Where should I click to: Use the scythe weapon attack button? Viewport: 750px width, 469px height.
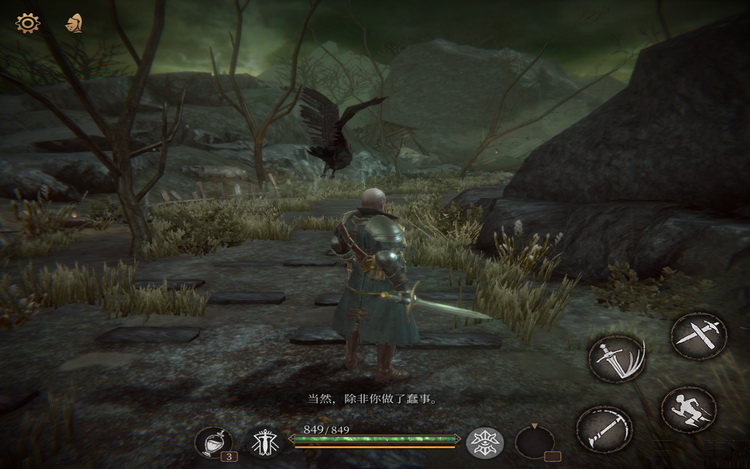tap(605, 430)
